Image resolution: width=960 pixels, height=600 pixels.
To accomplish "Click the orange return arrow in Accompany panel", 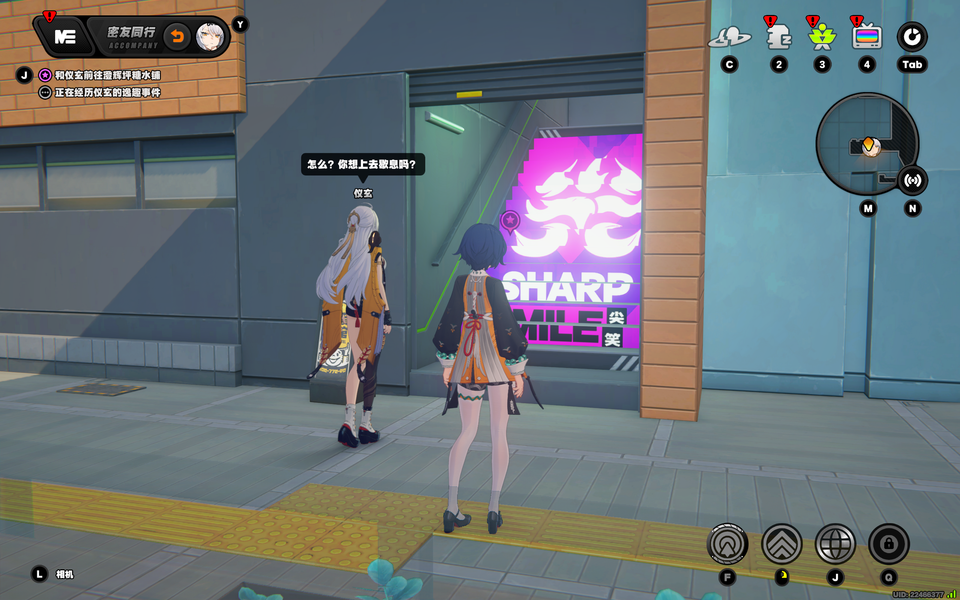I will coord(177,37).
